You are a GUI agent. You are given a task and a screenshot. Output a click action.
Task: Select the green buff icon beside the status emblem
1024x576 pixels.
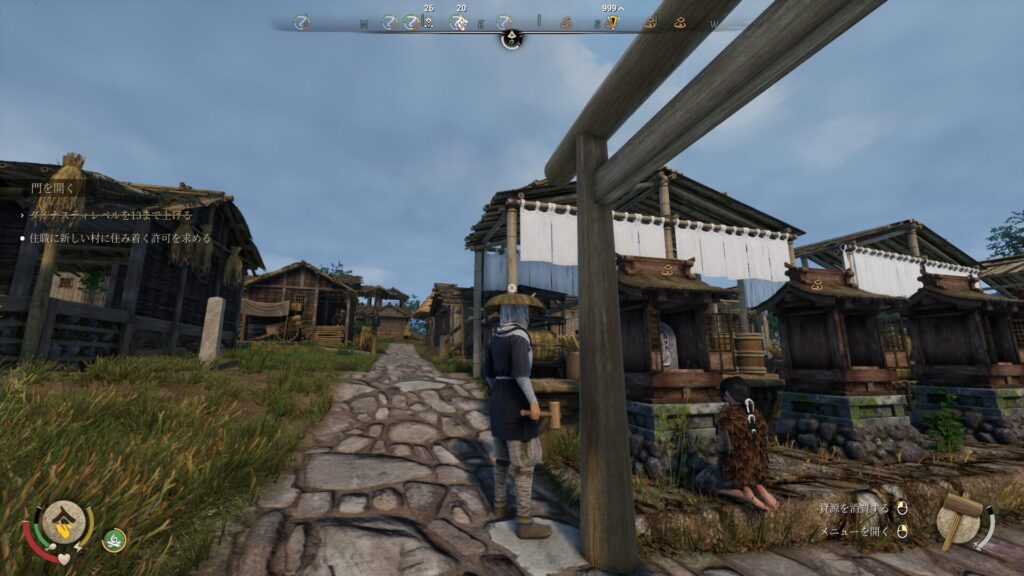pos(114,540)
